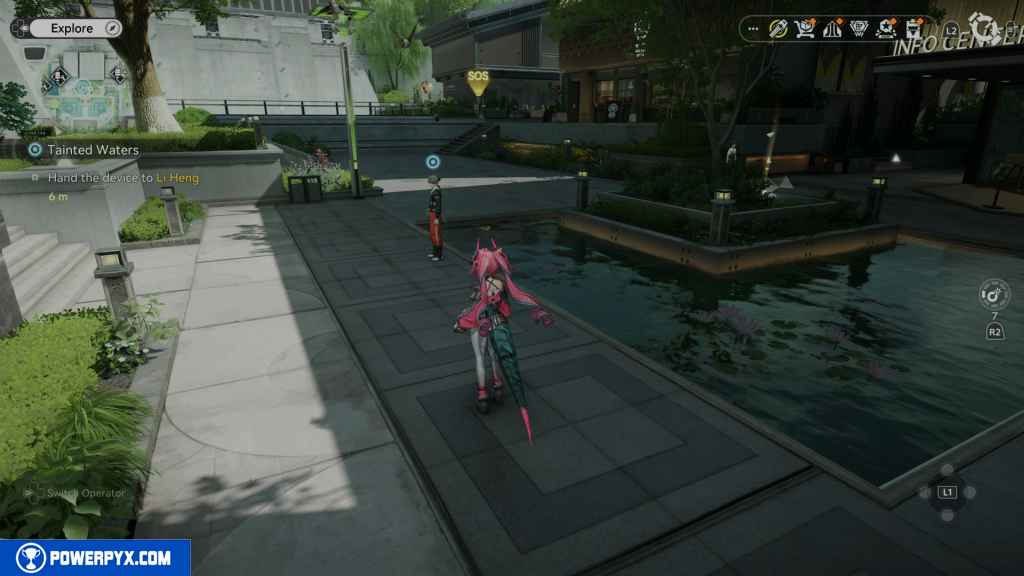Click the SOS marker icon
The height and width of the screenshot is (576, 1024).
coord(478,79)
